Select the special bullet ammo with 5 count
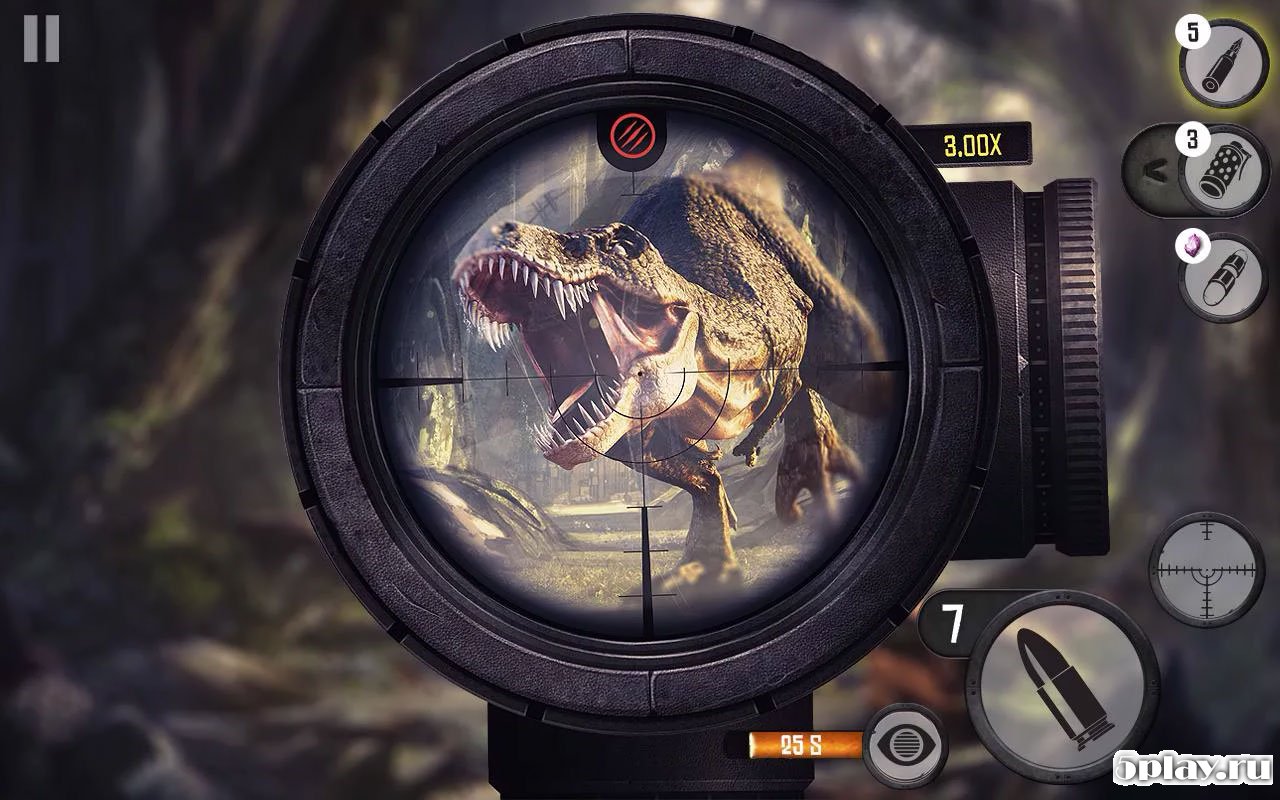1280x800 pixels. pos(1222,61)
